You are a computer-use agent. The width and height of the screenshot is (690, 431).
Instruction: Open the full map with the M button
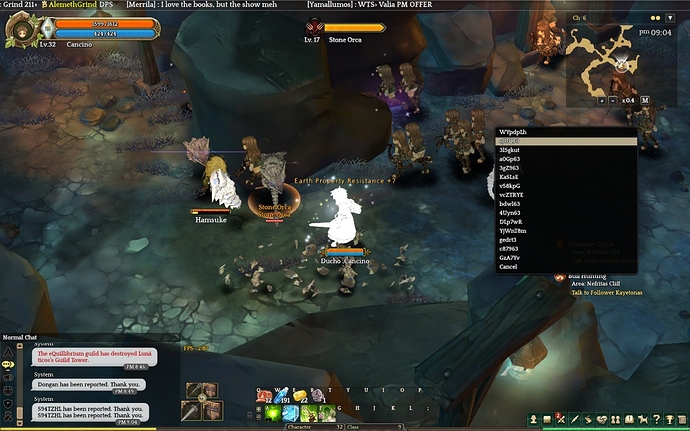coord(645,100)
